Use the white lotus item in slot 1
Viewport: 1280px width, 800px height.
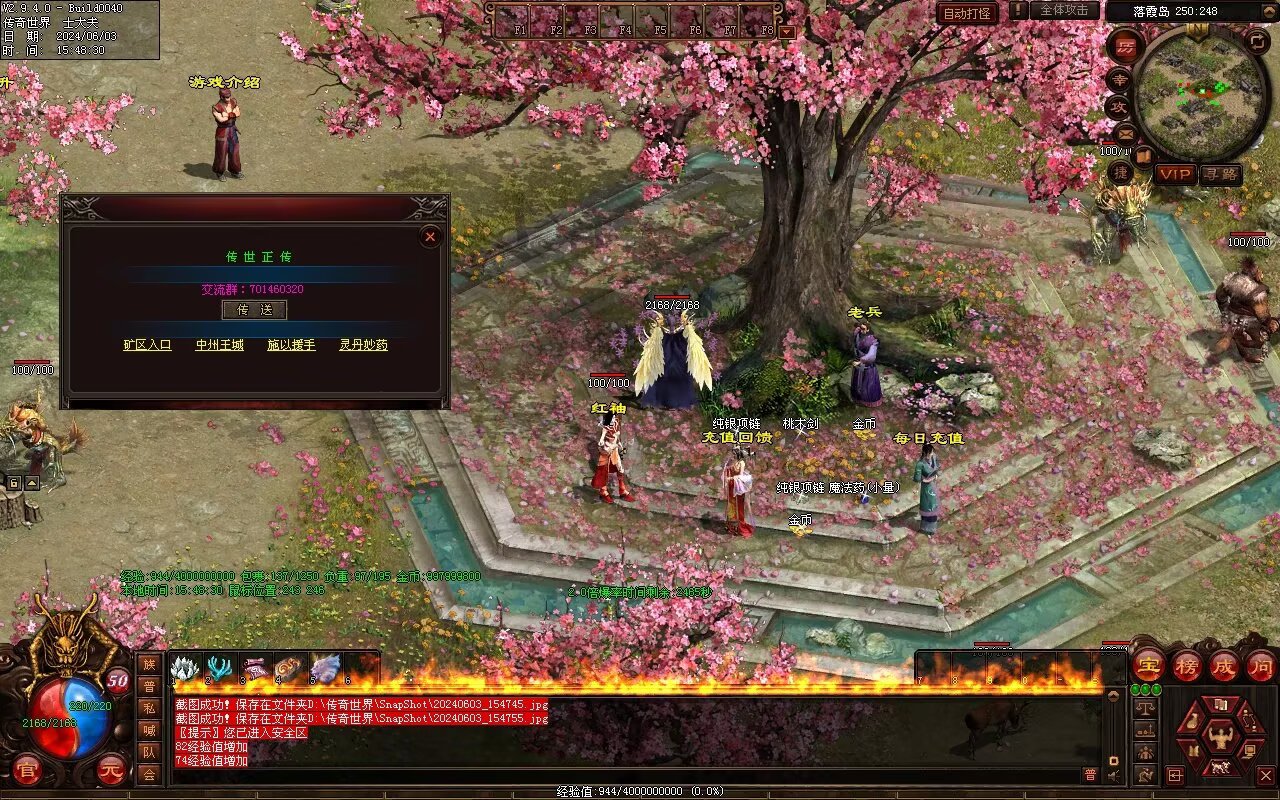(x=185, y=668)
